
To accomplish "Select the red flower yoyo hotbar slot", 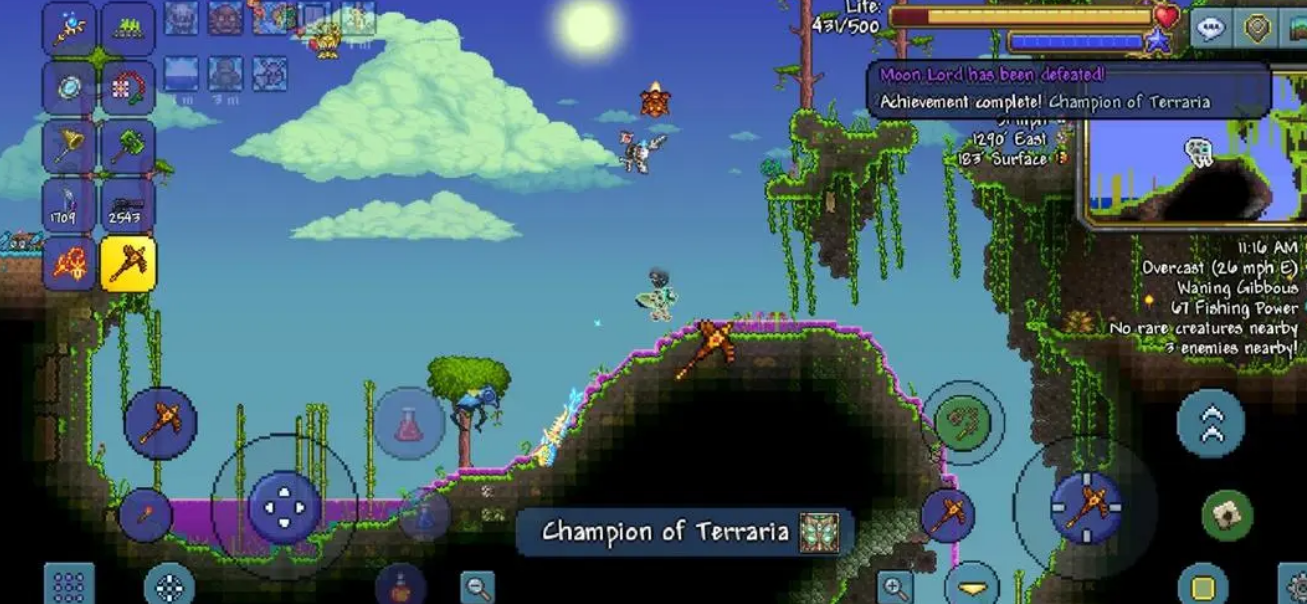I will 128,88.
